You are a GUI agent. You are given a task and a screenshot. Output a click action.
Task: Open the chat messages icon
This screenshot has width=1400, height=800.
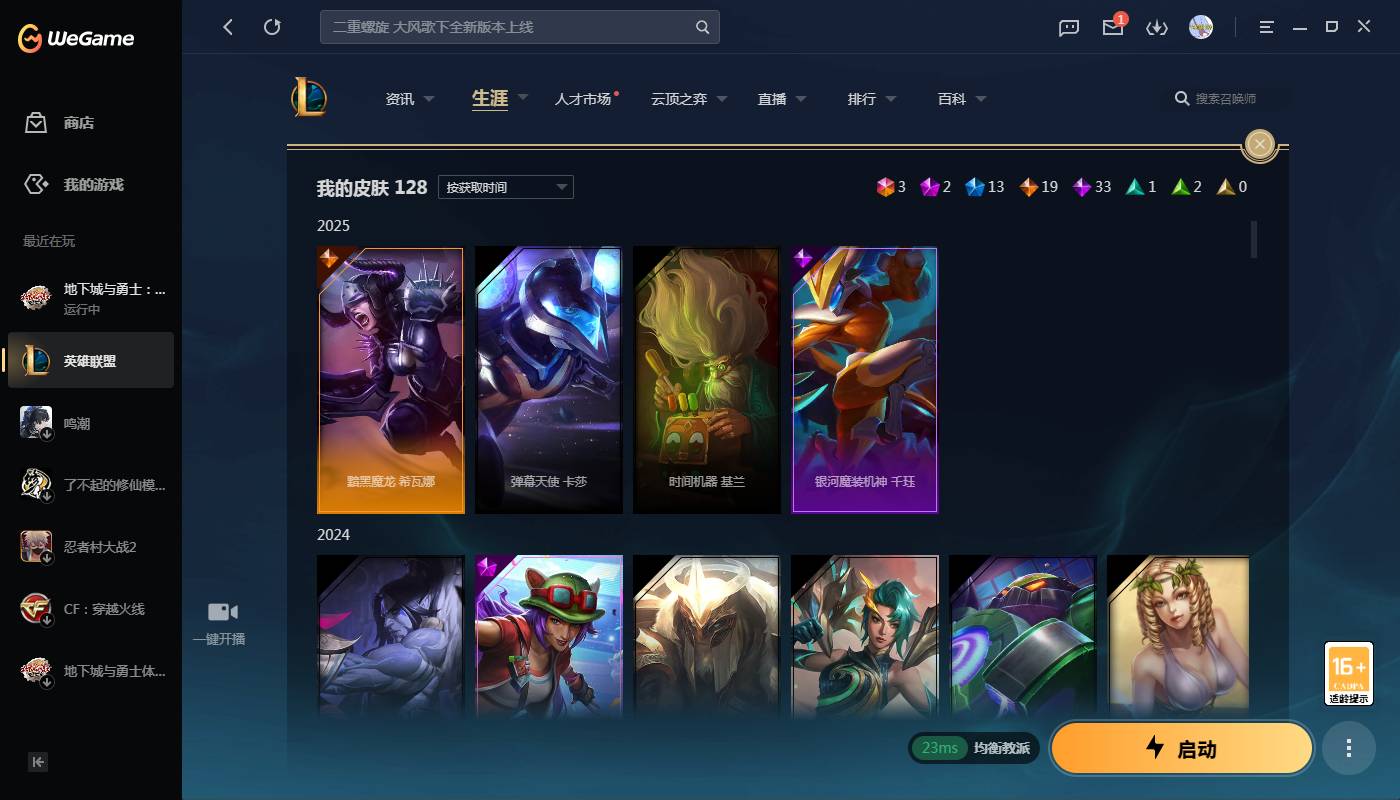point(1068,28)
